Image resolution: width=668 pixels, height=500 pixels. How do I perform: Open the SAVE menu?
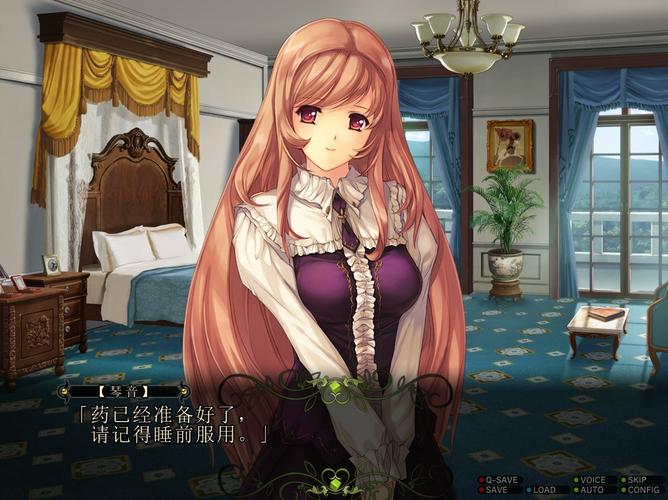[497, 490]
